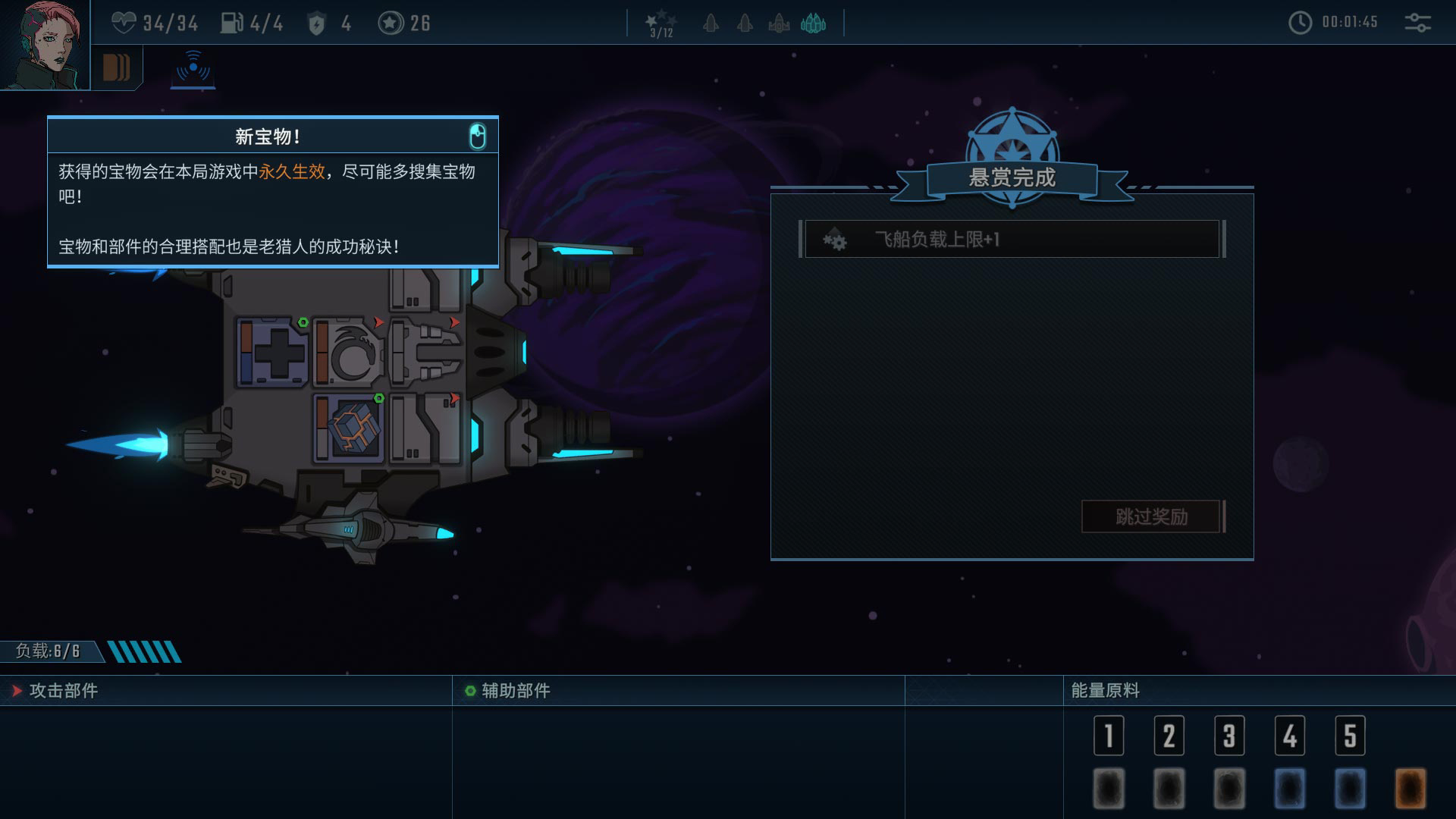The height and width of the screenshot is (819, 1456).
Task: Click the star progress 3/12 icon
Action: (661, 24)
